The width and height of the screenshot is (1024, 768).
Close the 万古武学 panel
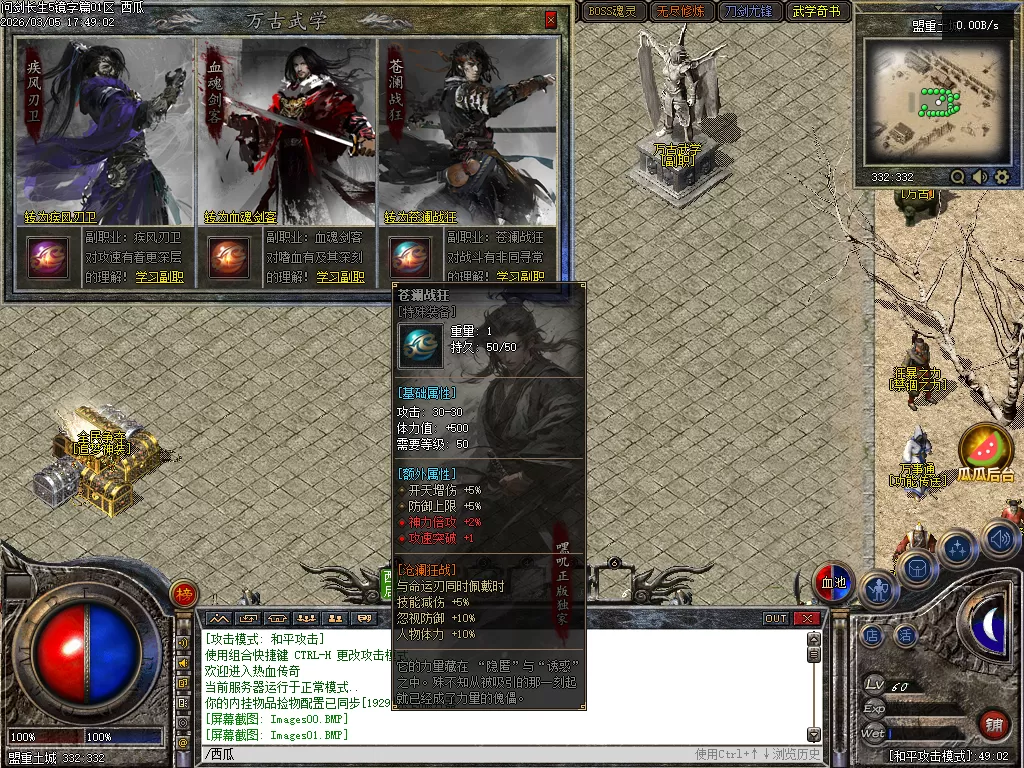[x=550, y=20]
